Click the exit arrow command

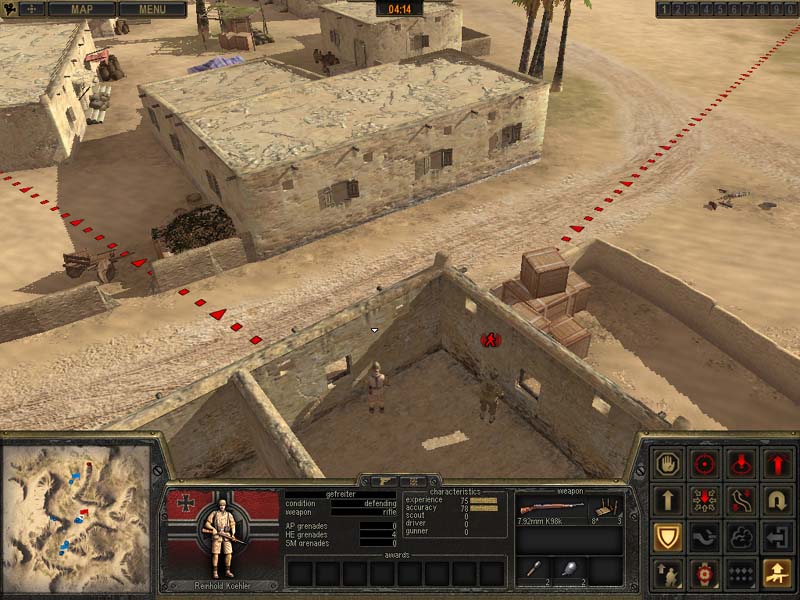pyautogui.click(x=777, y=537)
